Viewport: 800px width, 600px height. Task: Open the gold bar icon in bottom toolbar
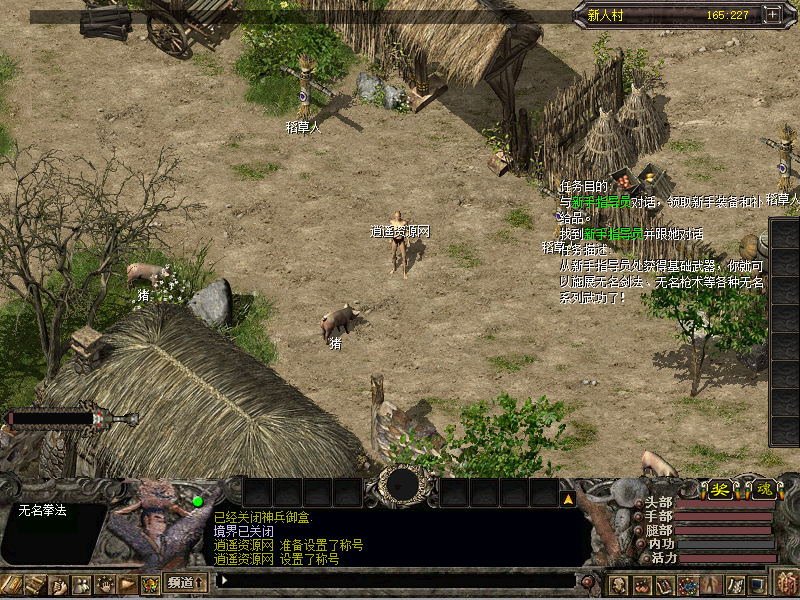(11, 584)
